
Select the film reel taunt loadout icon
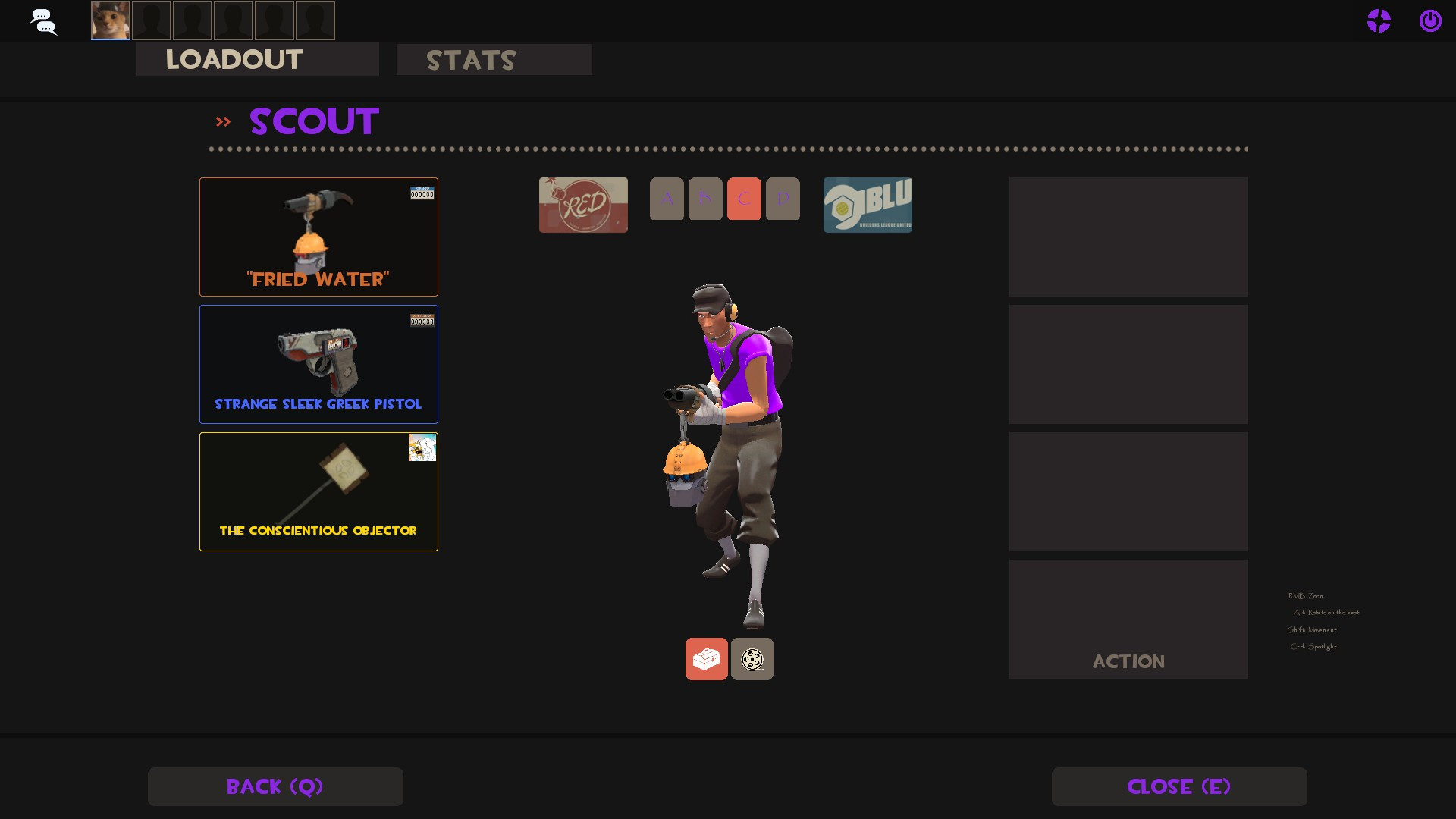pyautogui.click(x=752, y=658)
